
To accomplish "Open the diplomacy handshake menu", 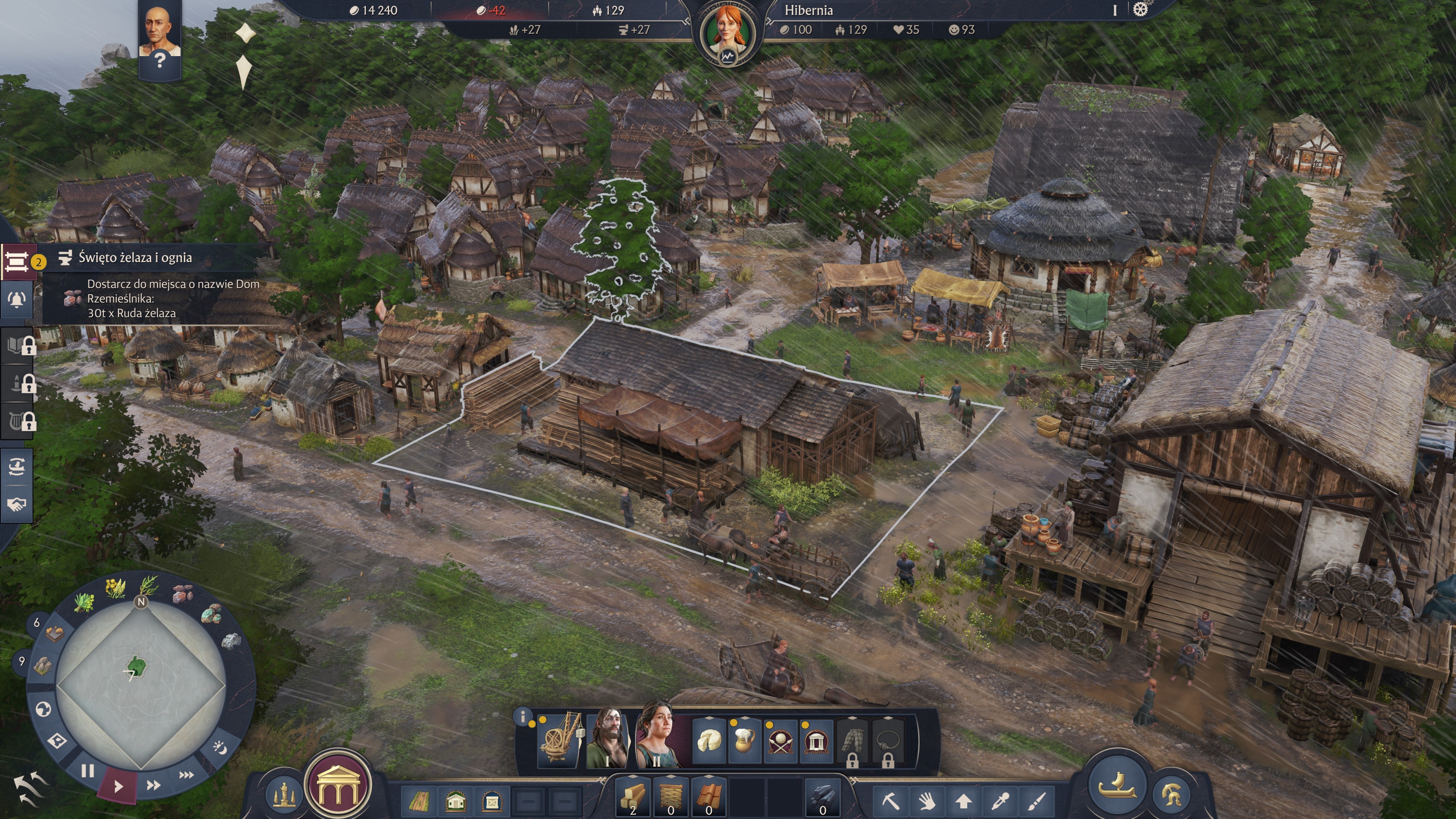I will point(17,504).
